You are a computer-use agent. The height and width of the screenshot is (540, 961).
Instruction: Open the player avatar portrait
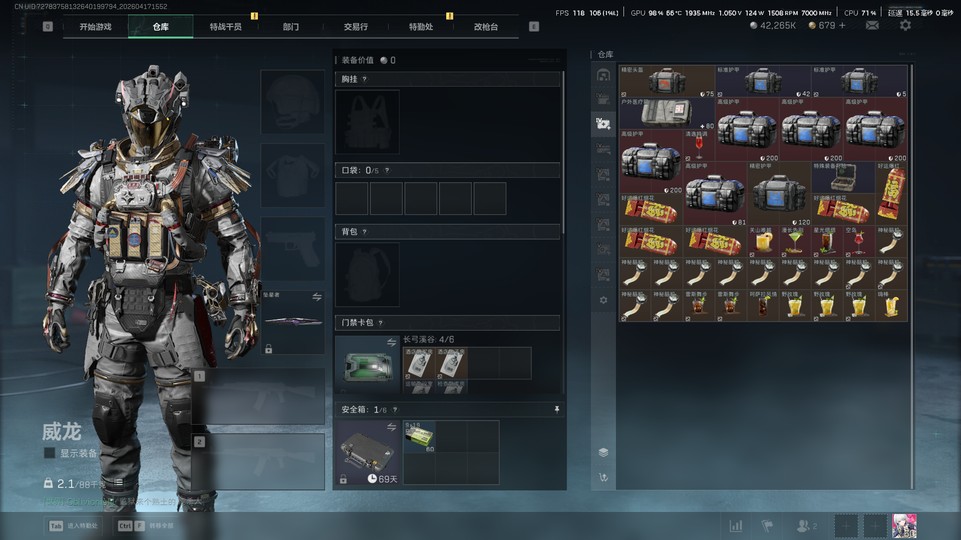pos(905,526)
